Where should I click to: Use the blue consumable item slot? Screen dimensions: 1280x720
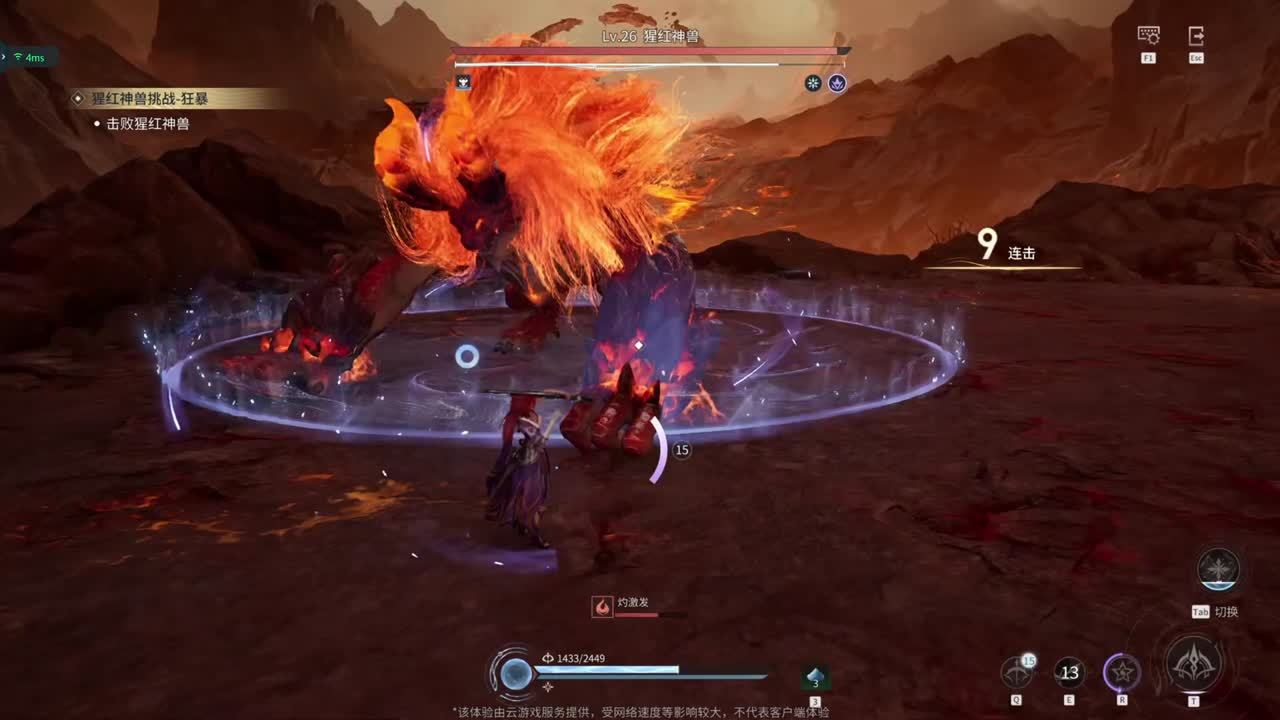click(815, 678)
